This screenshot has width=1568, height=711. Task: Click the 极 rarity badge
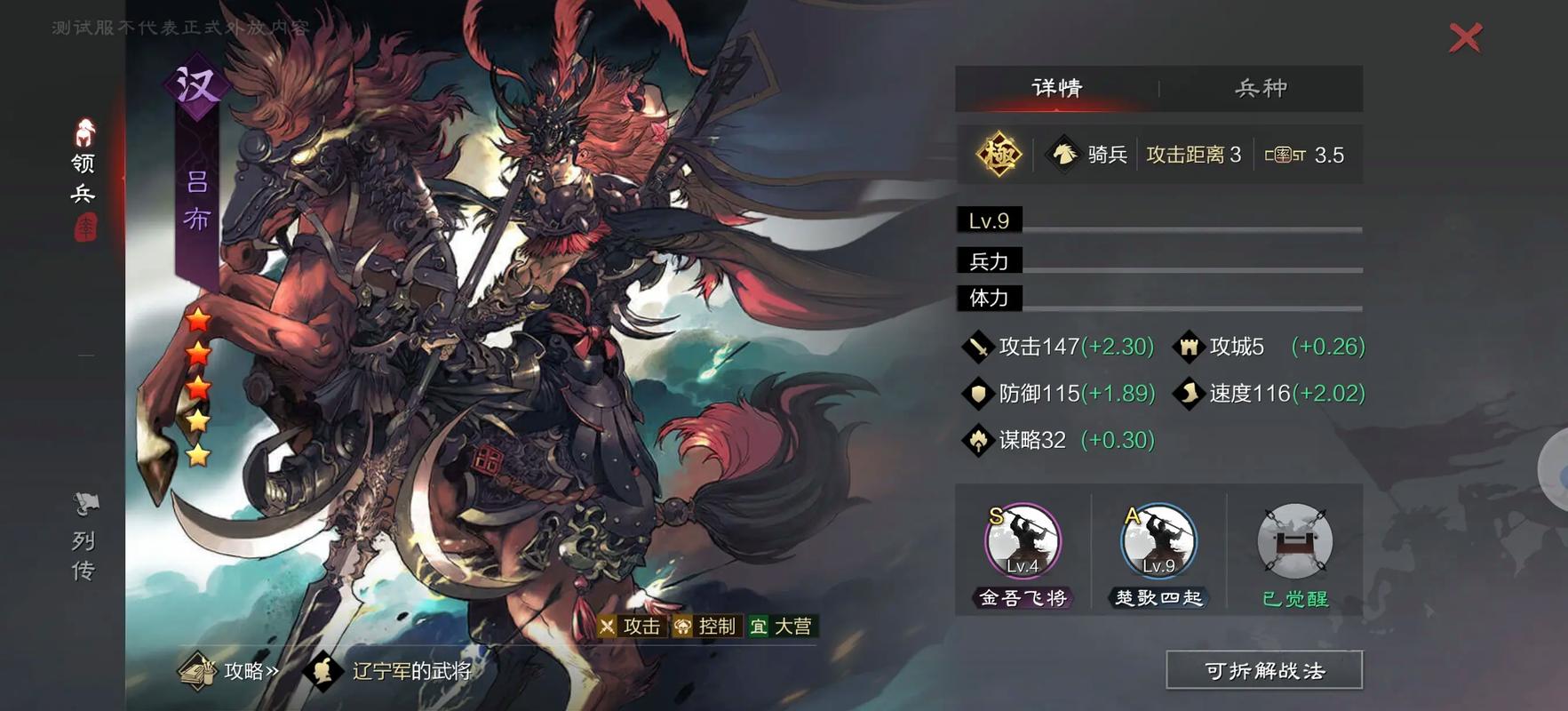tap(999, 155)
